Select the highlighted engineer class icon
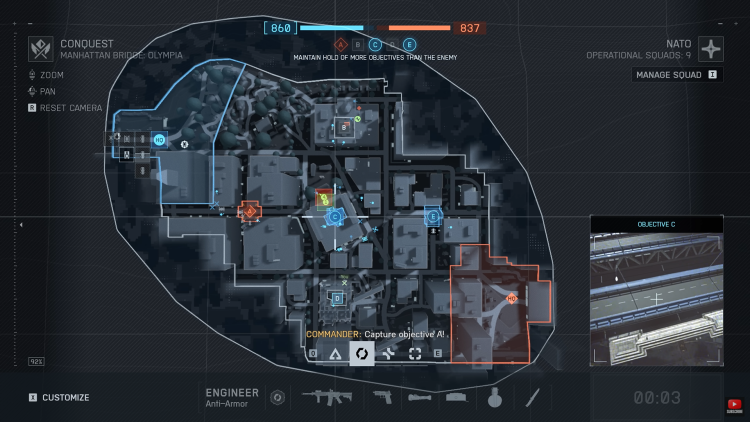The width and height of the screenshot is (750, 422). click(362, 353)
